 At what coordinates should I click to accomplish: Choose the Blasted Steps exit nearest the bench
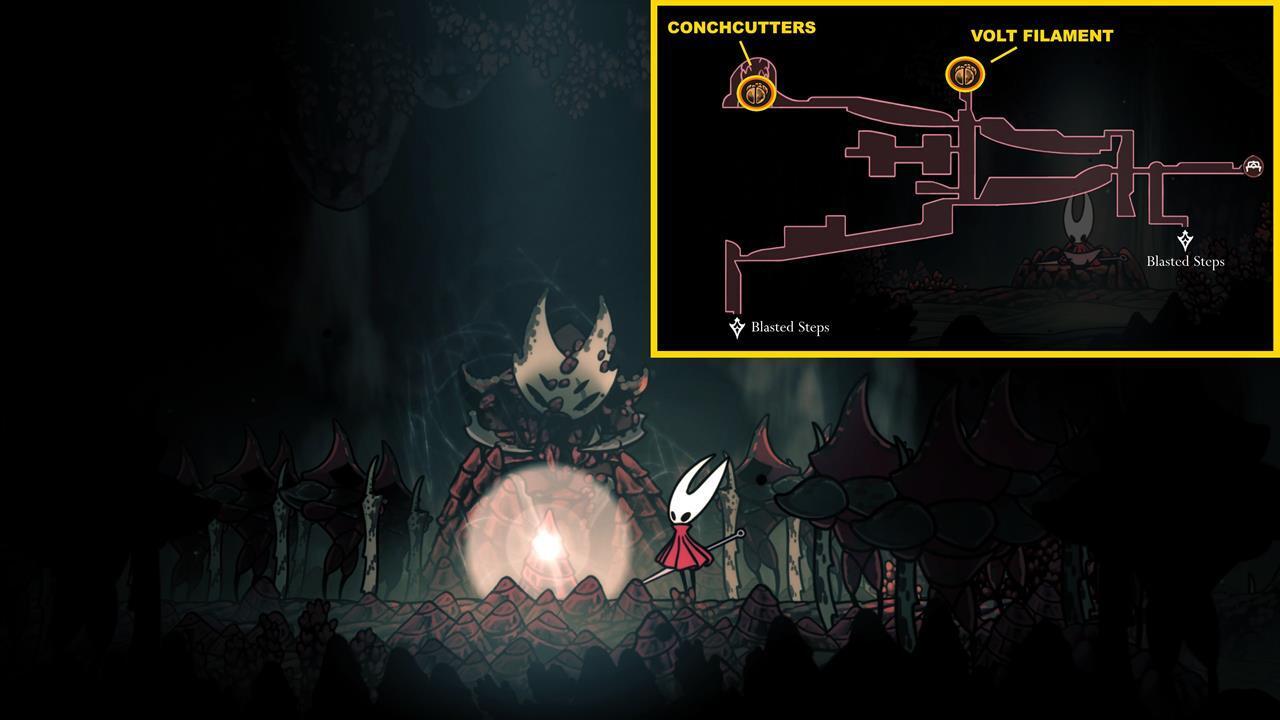(x=1185, y=241)
